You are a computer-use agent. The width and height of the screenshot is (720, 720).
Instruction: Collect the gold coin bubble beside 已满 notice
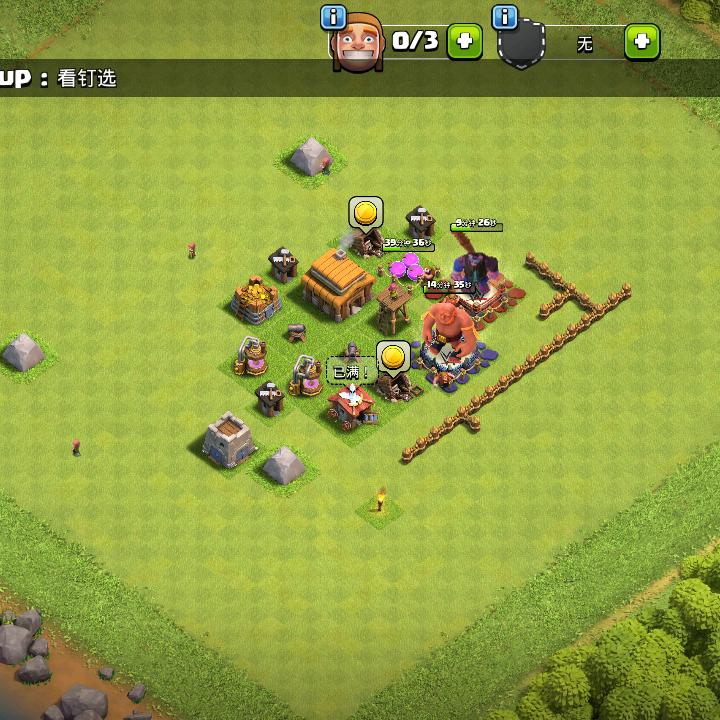point(393,356)
